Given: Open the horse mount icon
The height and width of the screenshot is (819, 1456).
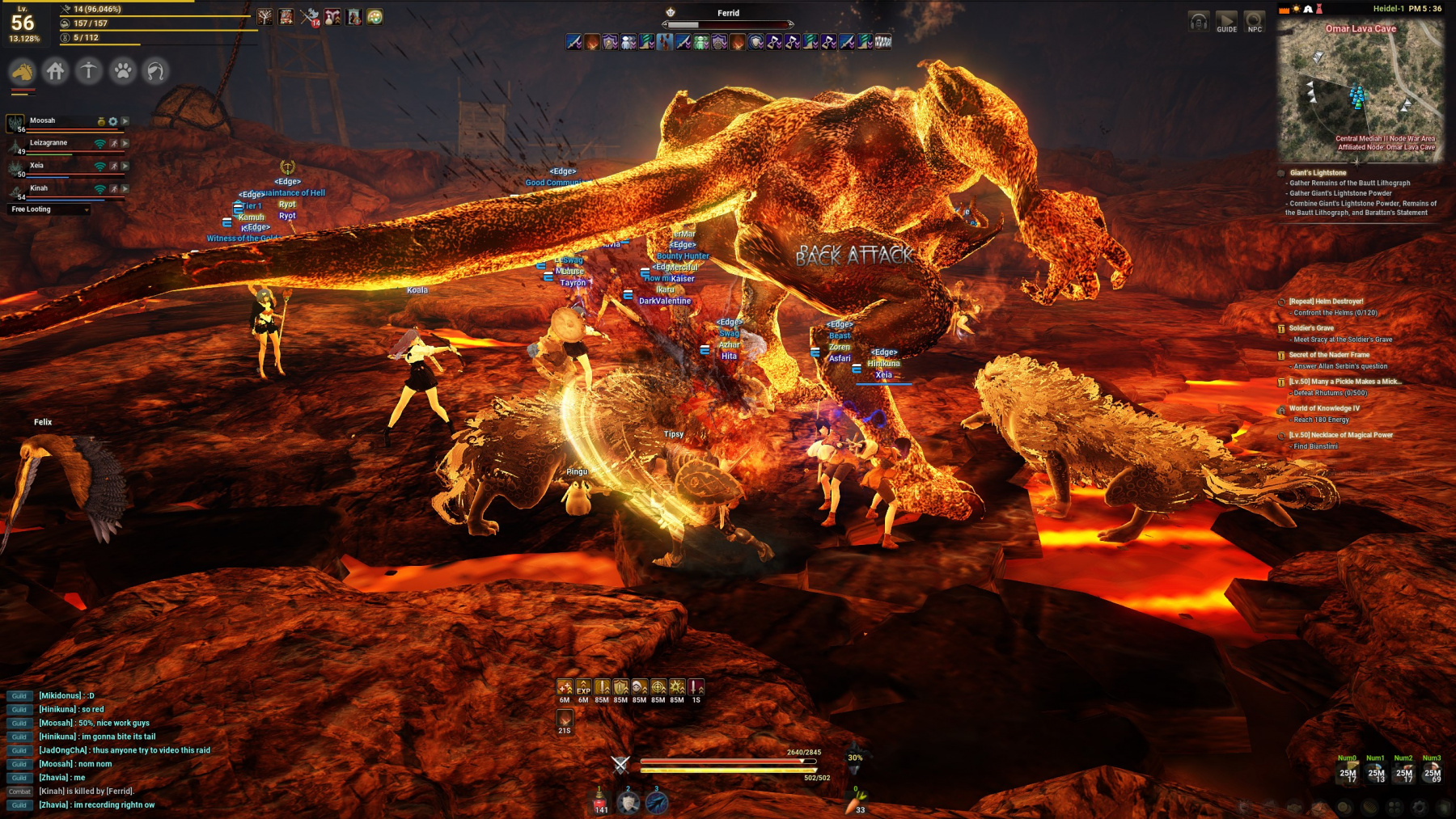Looking at the screenshot, I should pyautogui.click(x=23, y=72).
